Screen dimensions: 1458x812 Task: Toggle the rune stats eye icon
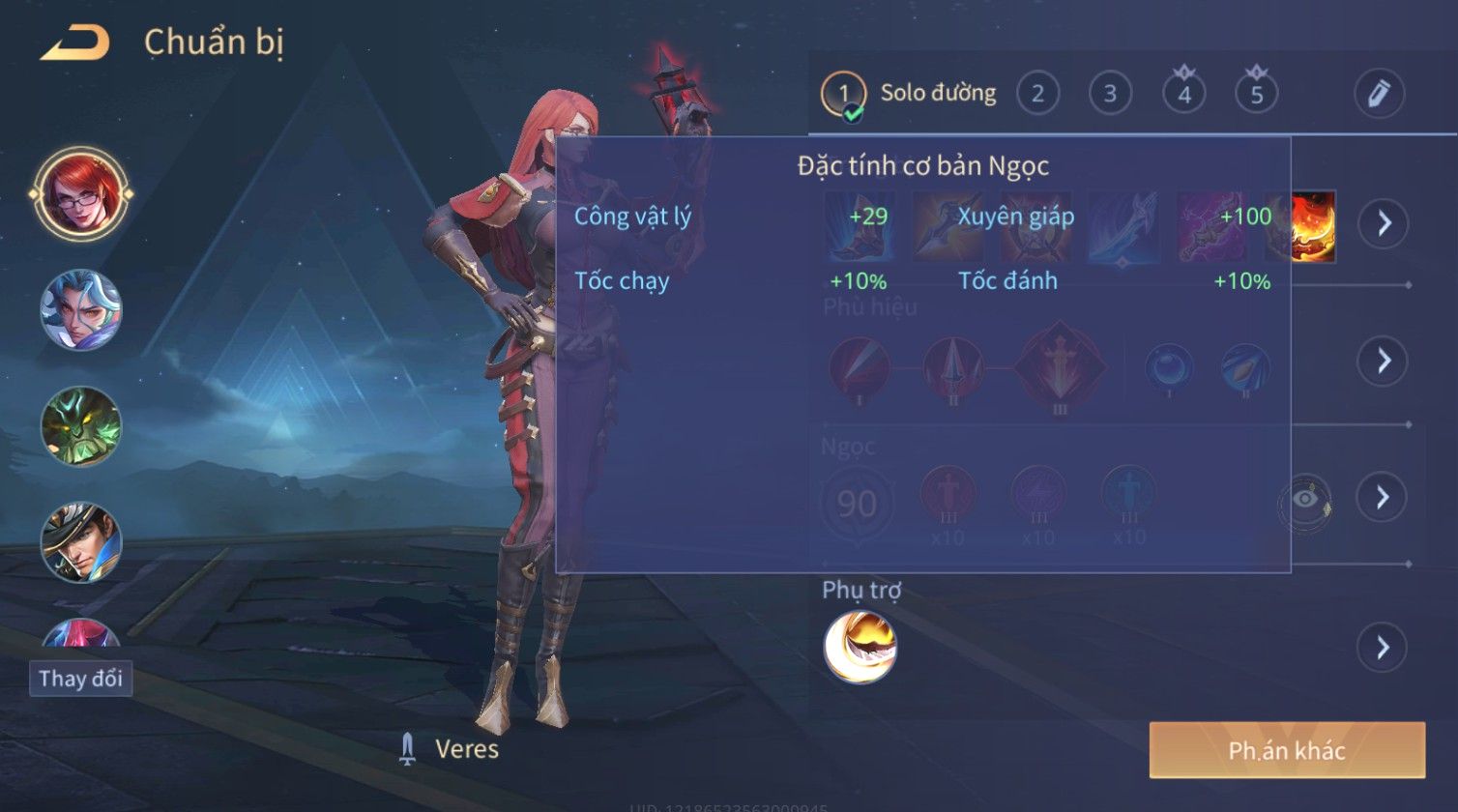pos(1304,500)
